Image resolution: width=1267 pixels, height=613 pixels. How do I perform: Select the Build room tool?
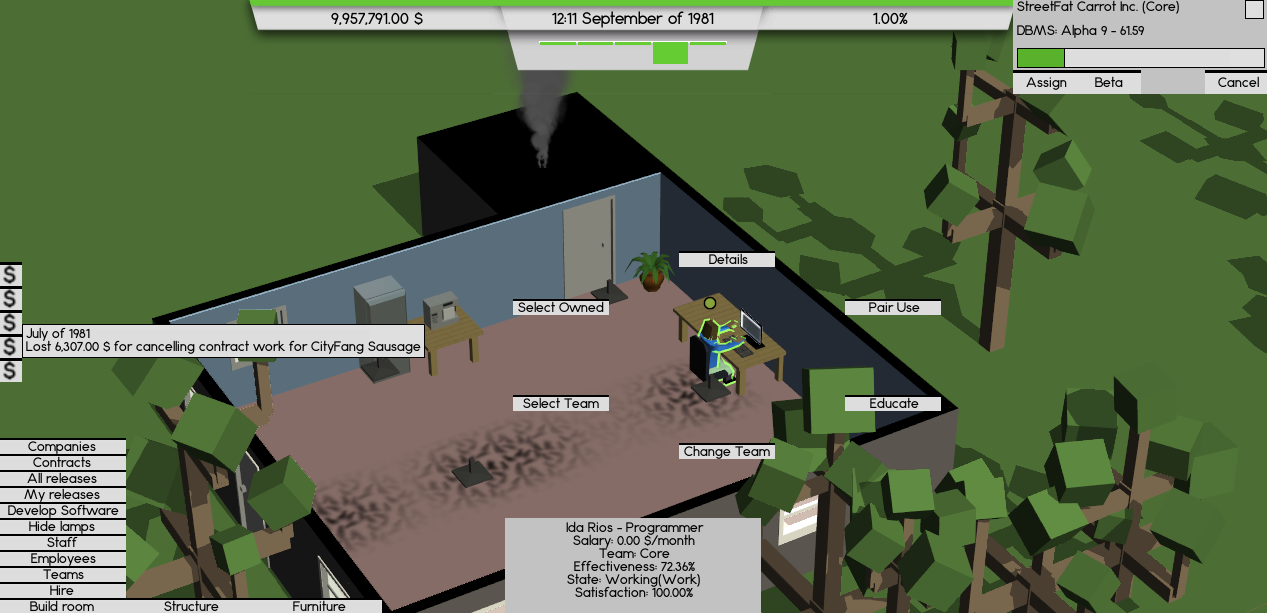click(x=62, y=606)
